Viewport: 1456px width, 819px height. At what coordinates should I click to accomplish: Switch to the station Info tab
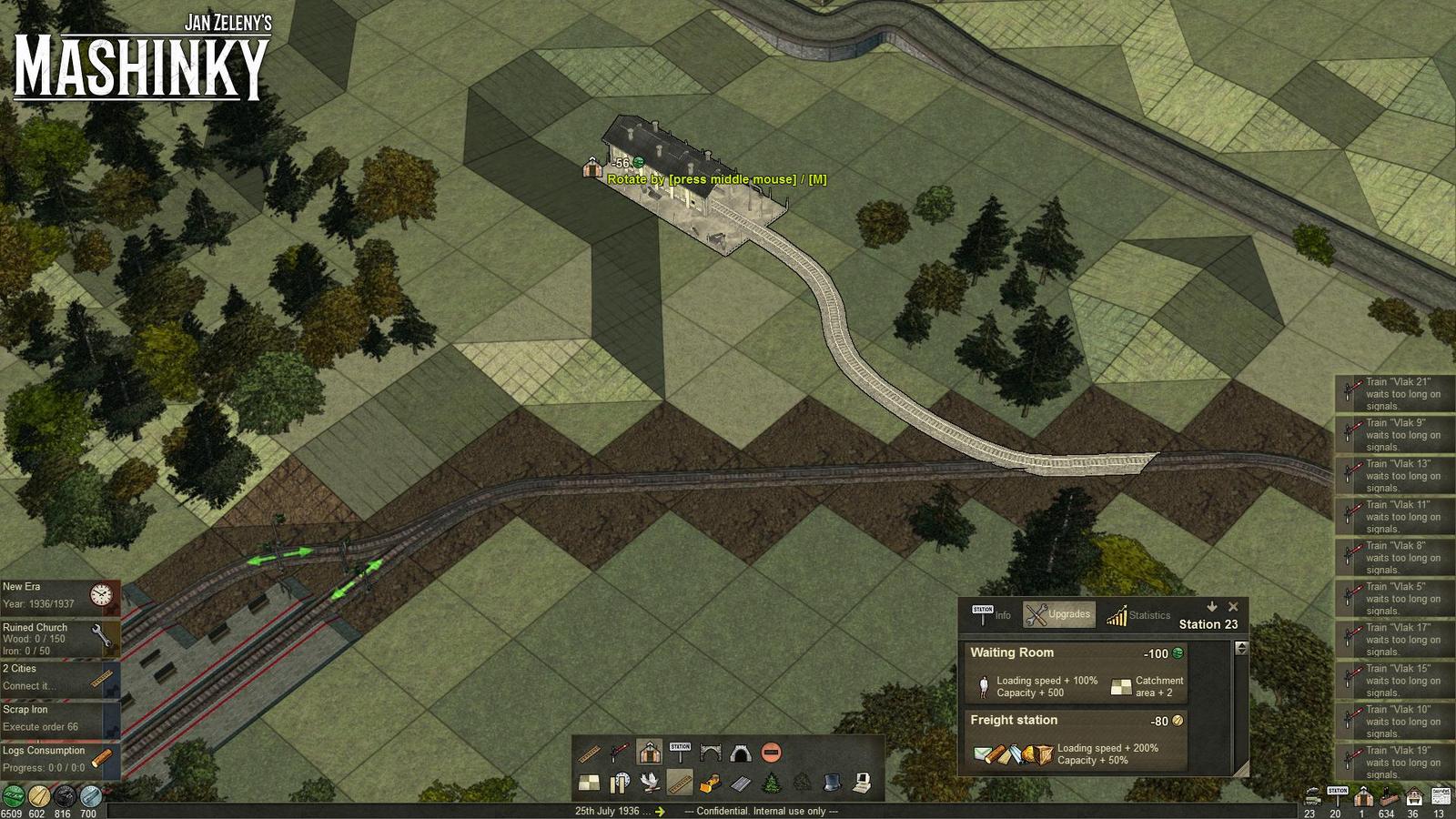click(991, 615)
